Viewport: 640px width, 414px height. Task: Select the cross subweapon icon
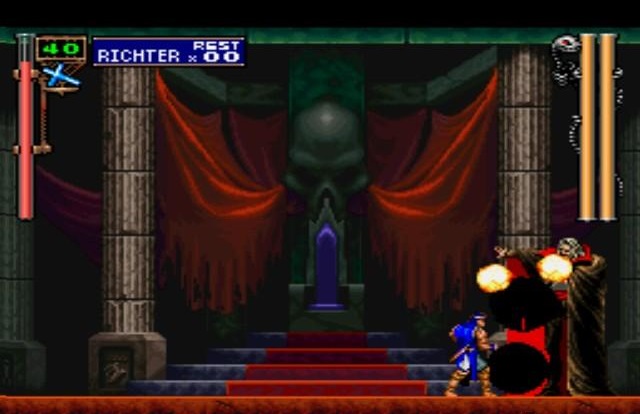pyautogui.click(x=60, y=75)
